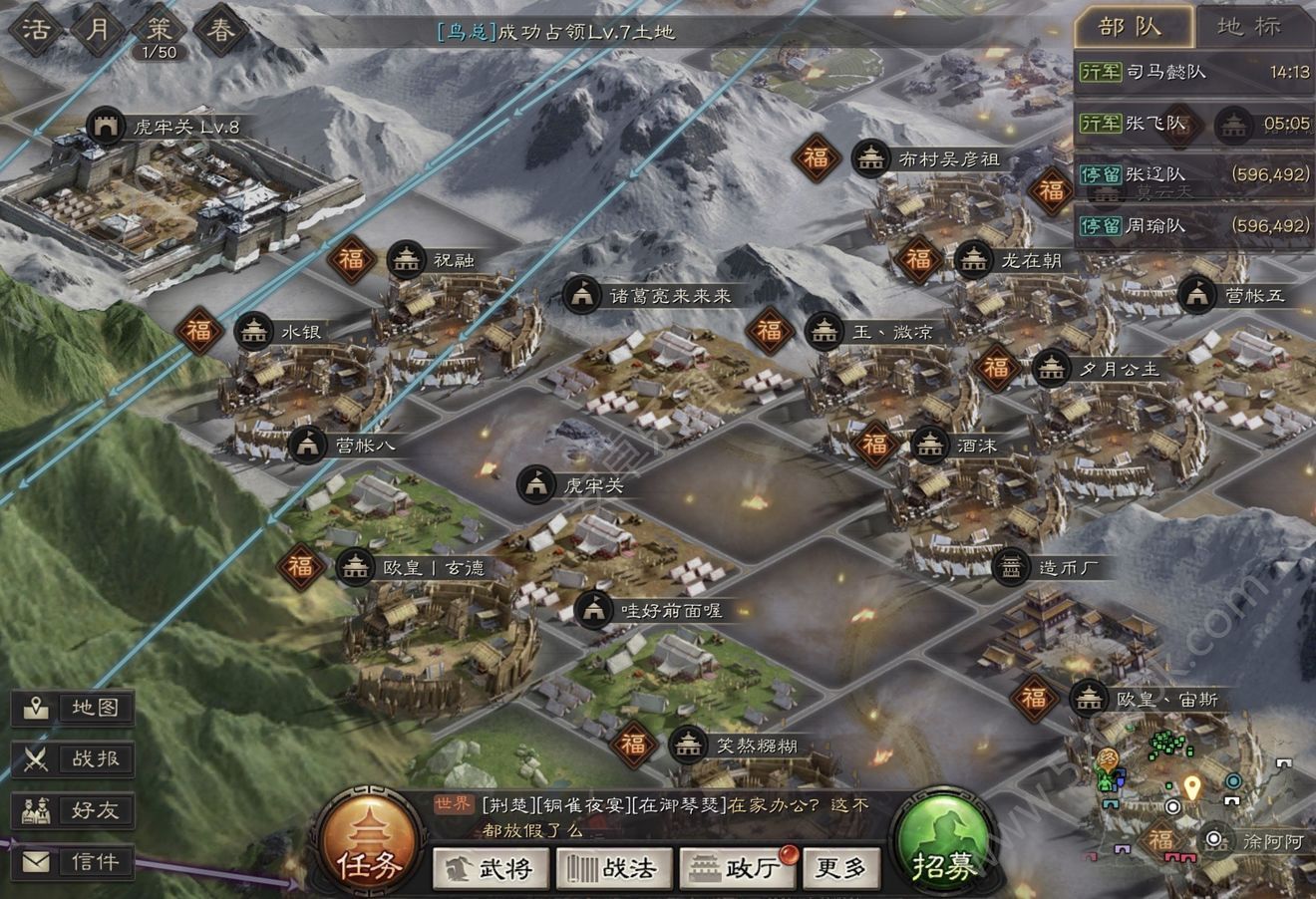View the 战报 (Battle Reports)

(x=75, y=759)
